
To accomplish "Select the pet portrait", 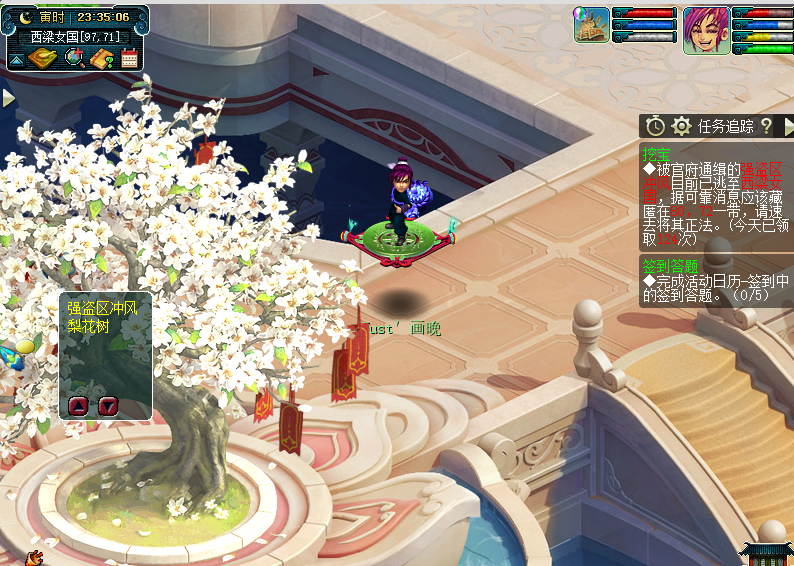I will [591, 25].
